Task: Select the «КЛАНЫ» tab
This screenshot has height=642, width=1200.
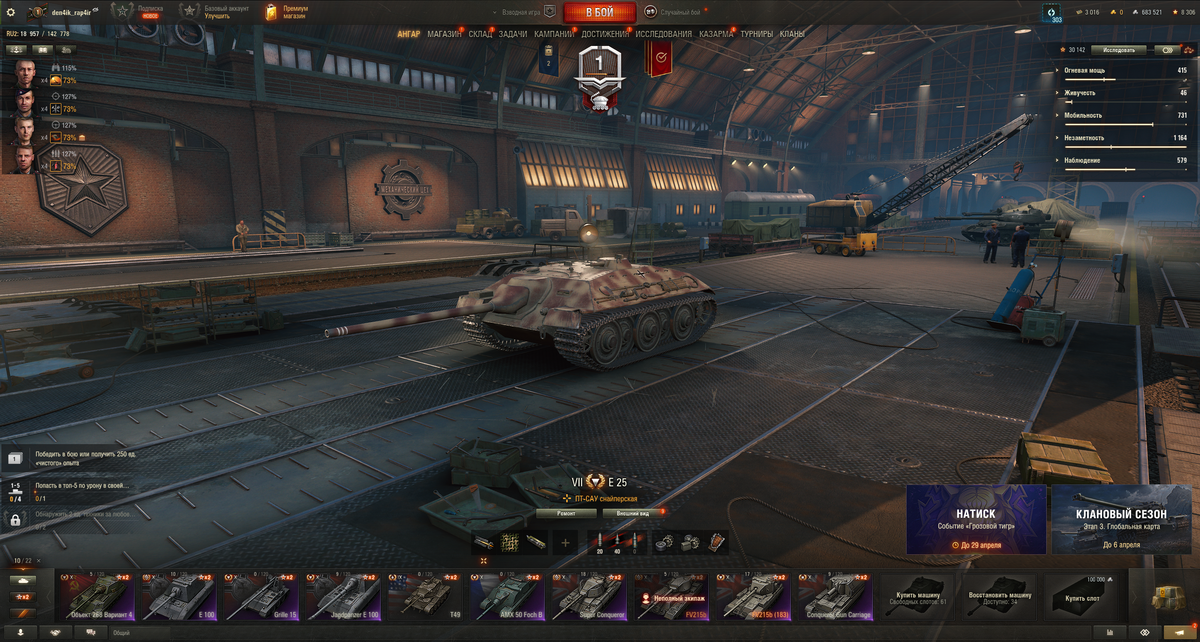Action: coord(792,34)
